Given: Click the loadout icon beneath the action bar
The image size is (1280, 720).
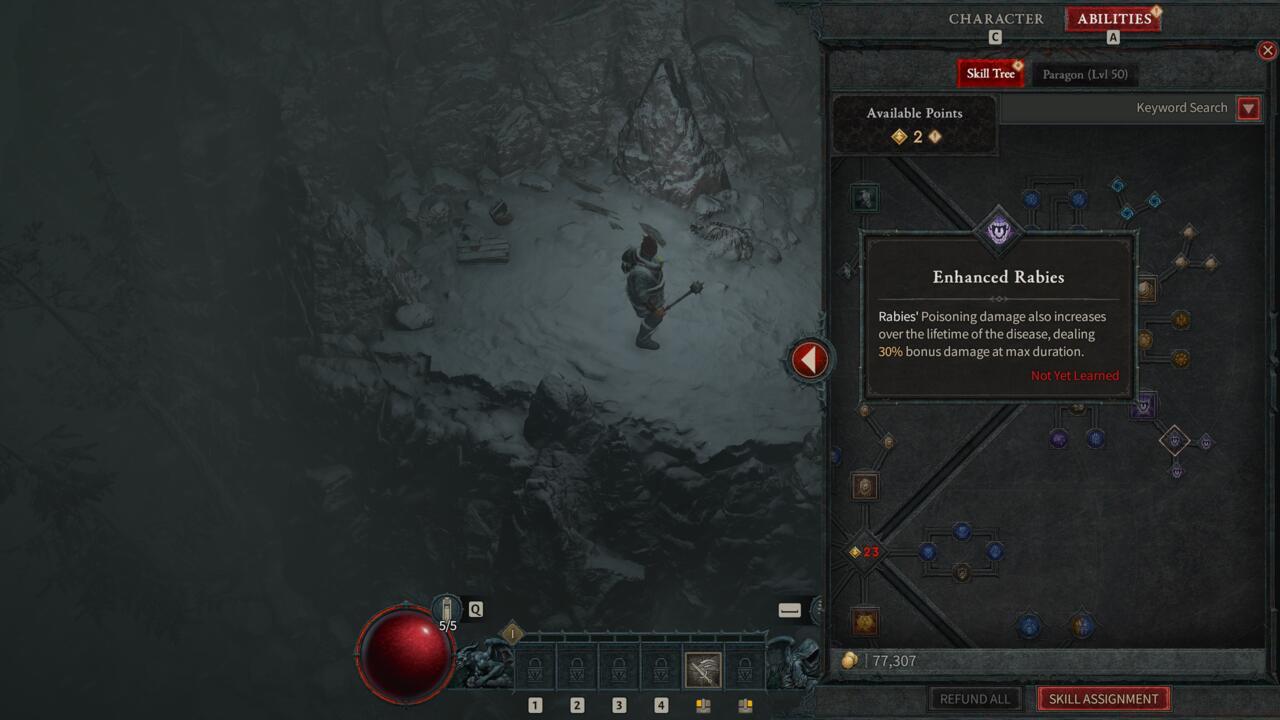Looking at the screenshot, I should pos(703,704).
